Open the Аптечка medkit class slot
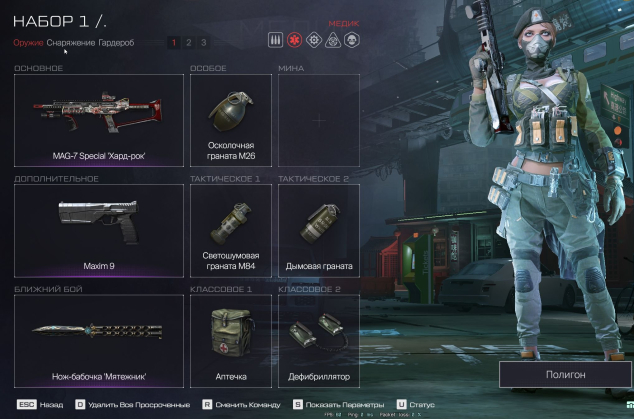Image resolution: width=634 pixels, height=419 pixels. tap(230, 340)
